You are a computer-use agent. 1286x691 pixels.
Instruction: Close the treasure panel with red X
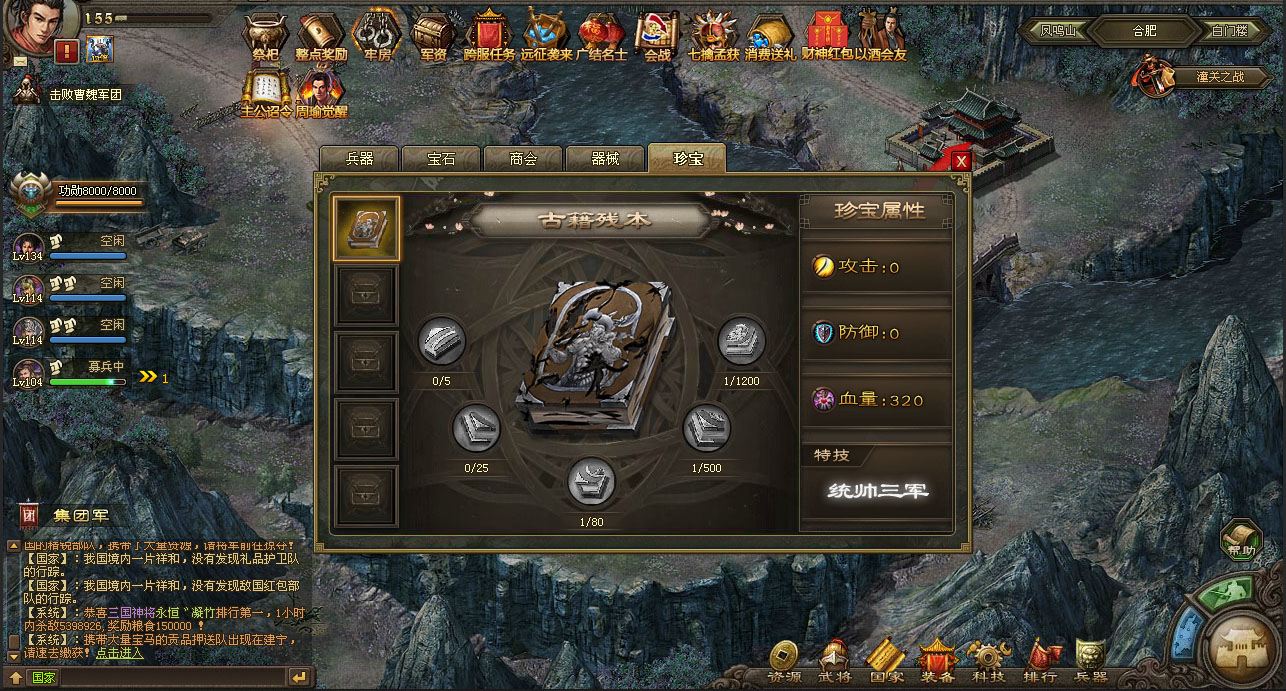point(961,161)
